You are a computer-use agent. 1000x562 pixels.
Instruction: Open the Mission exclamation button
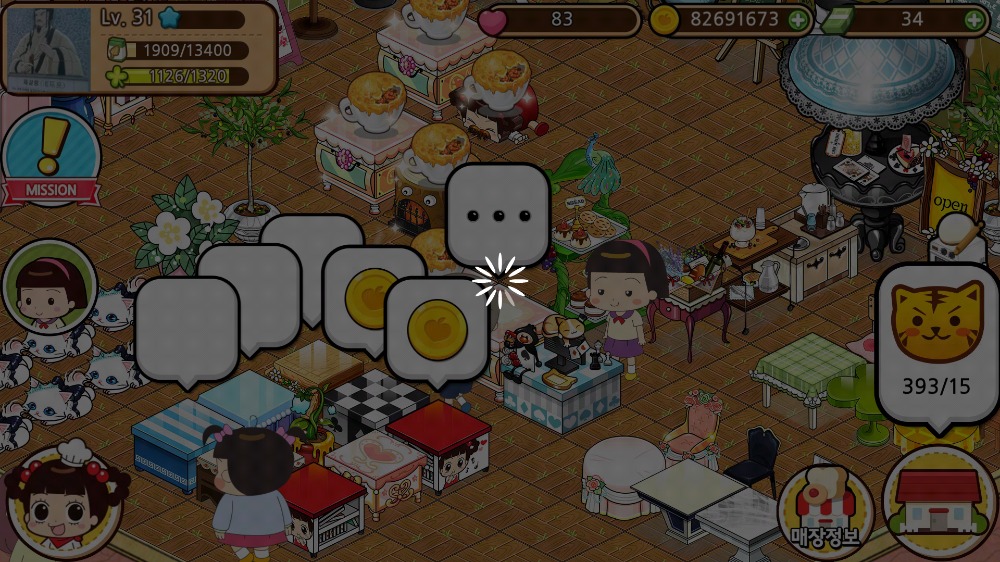(x=50, y=158)
